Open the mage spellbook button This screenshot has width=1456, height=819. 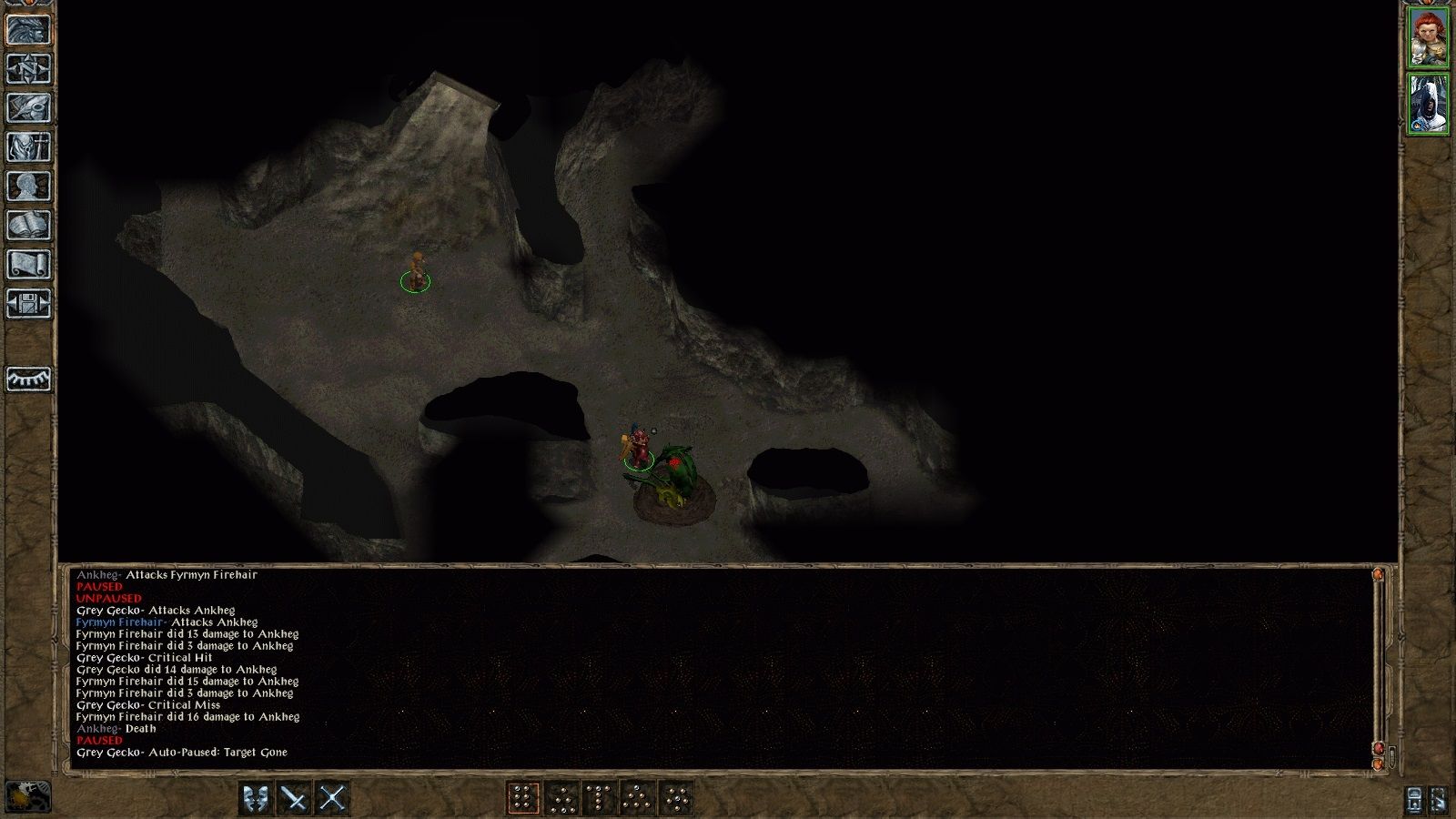[x=28, y=225]
